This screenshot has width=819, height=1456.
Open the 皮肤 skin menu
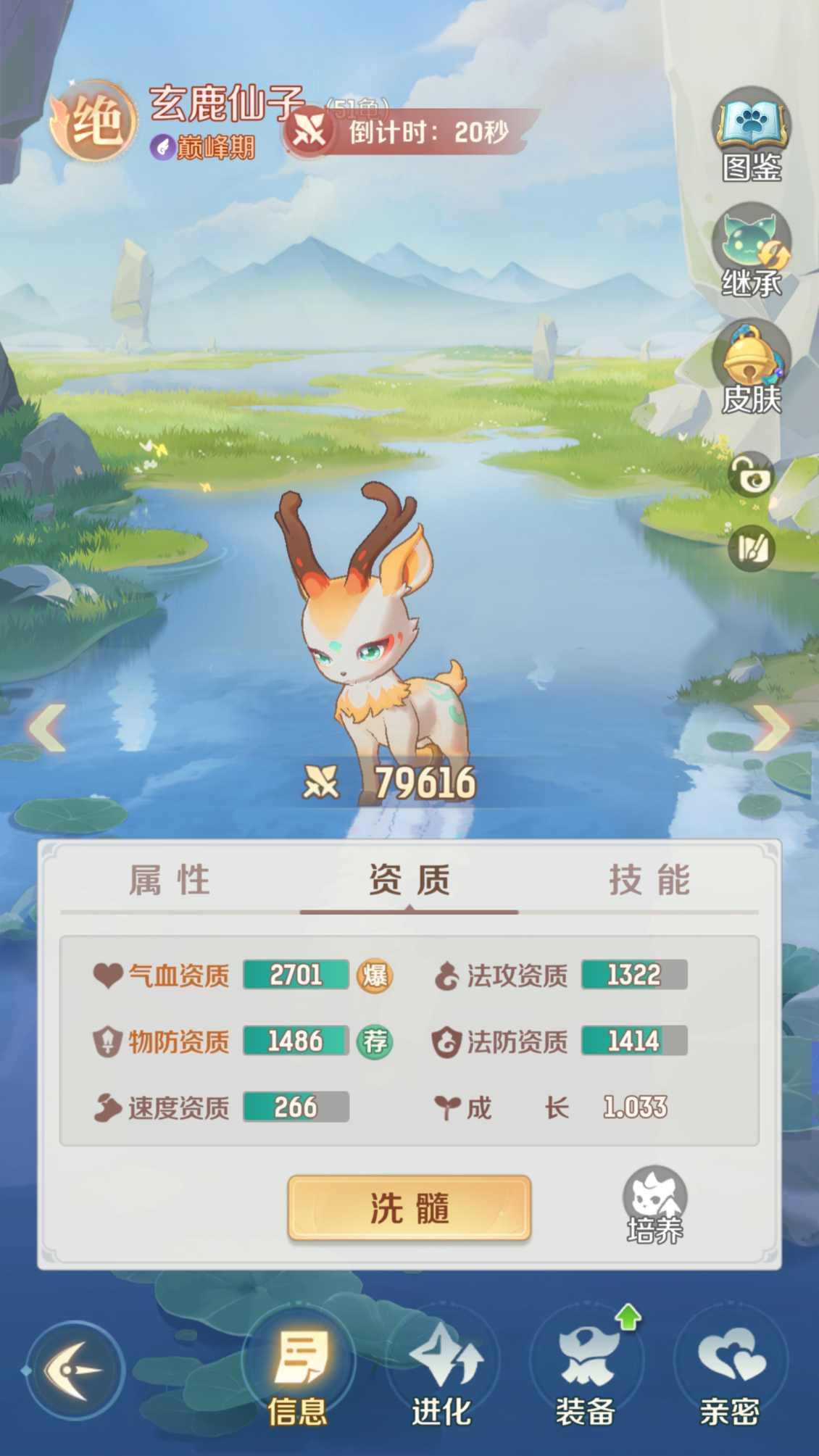tap(751, 367)
